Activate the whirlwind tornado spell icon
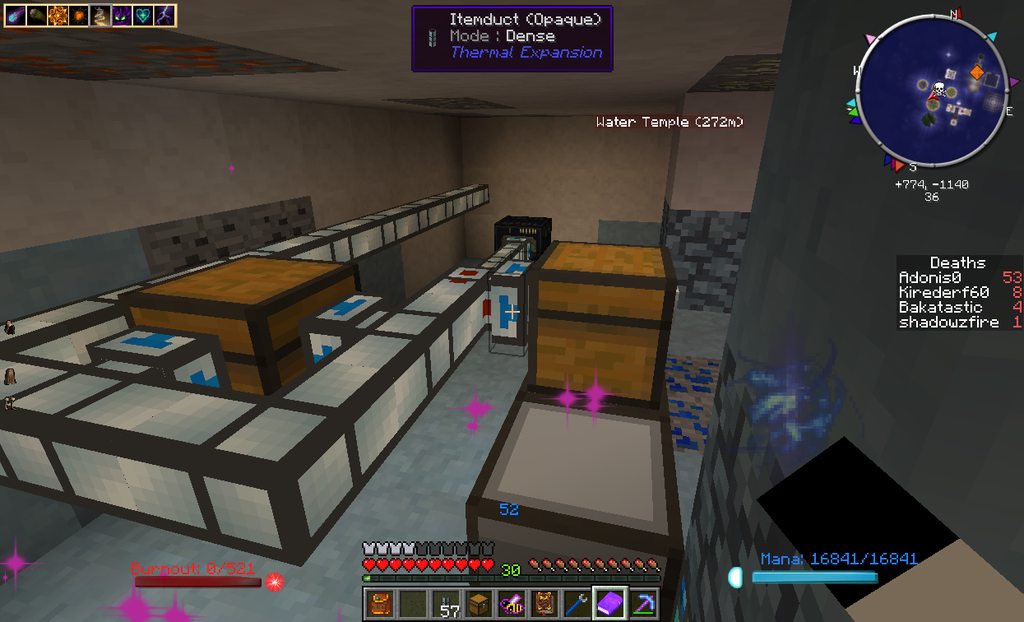This screenshot has width=1024, height=622. [x=100, y=16]
